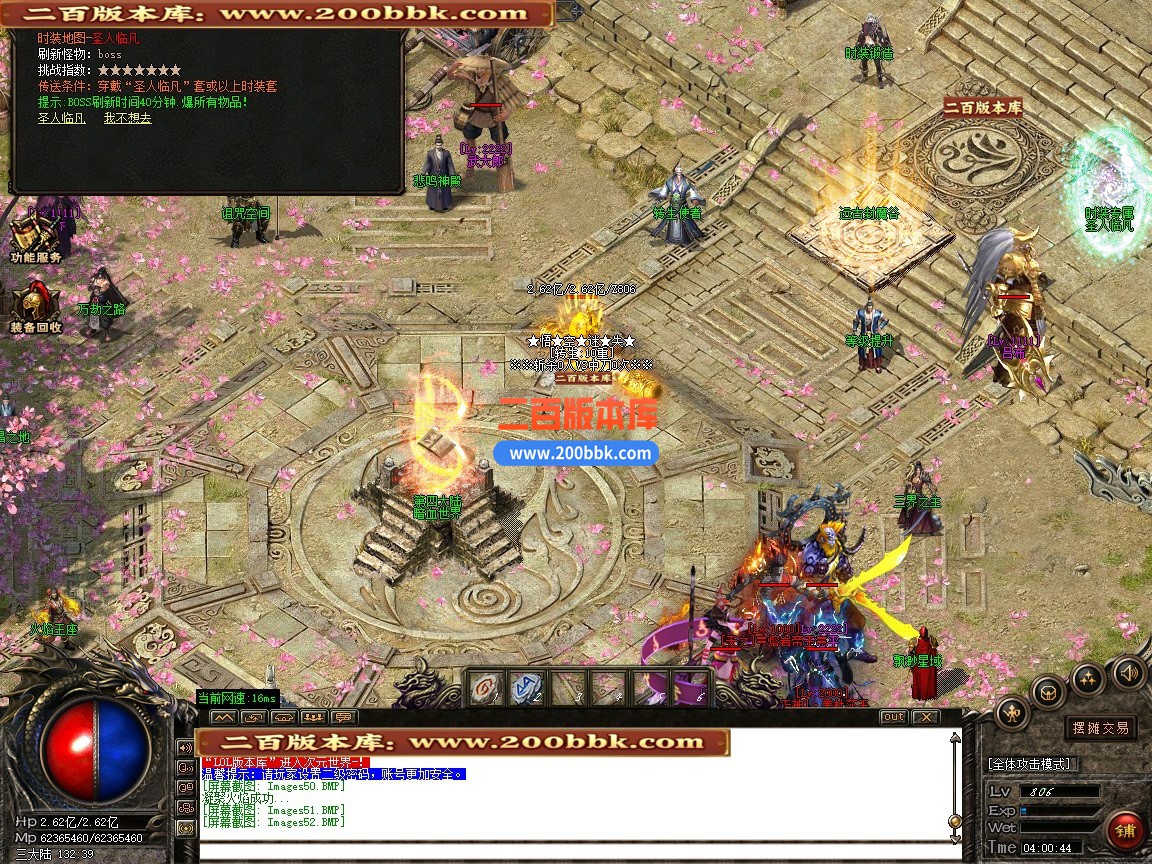Open the bag chest icon

click(x=1049, y=691)
